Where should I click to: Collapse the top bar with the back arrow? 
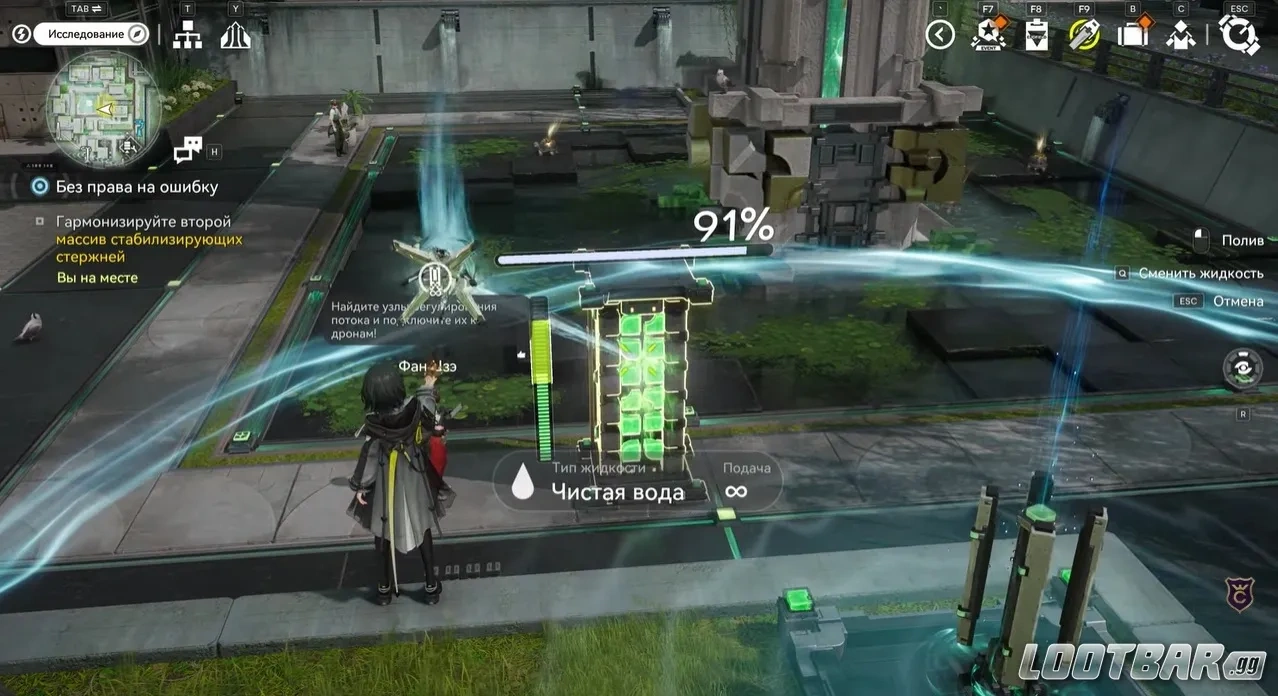coord(940,35)
